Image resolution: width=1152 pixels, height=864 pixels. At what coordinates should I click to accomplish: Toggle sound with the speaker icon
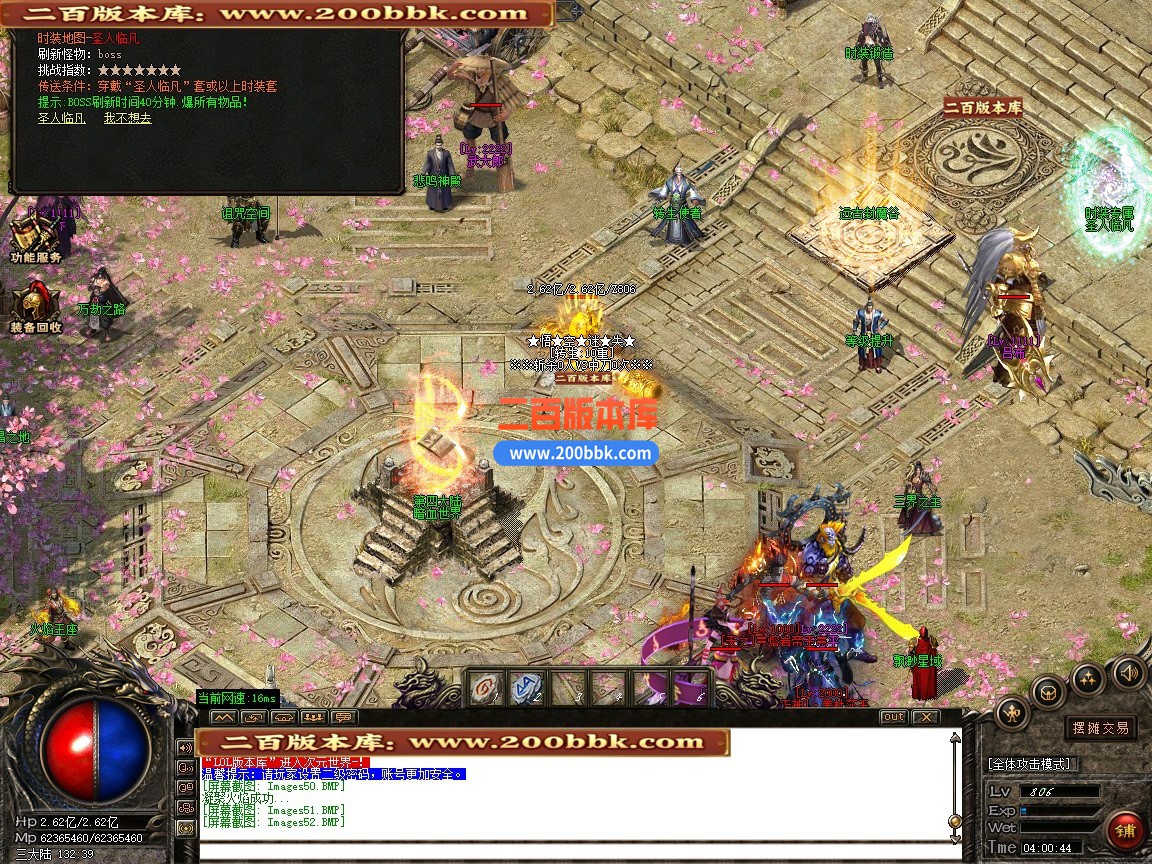(x=1128, y=672)
